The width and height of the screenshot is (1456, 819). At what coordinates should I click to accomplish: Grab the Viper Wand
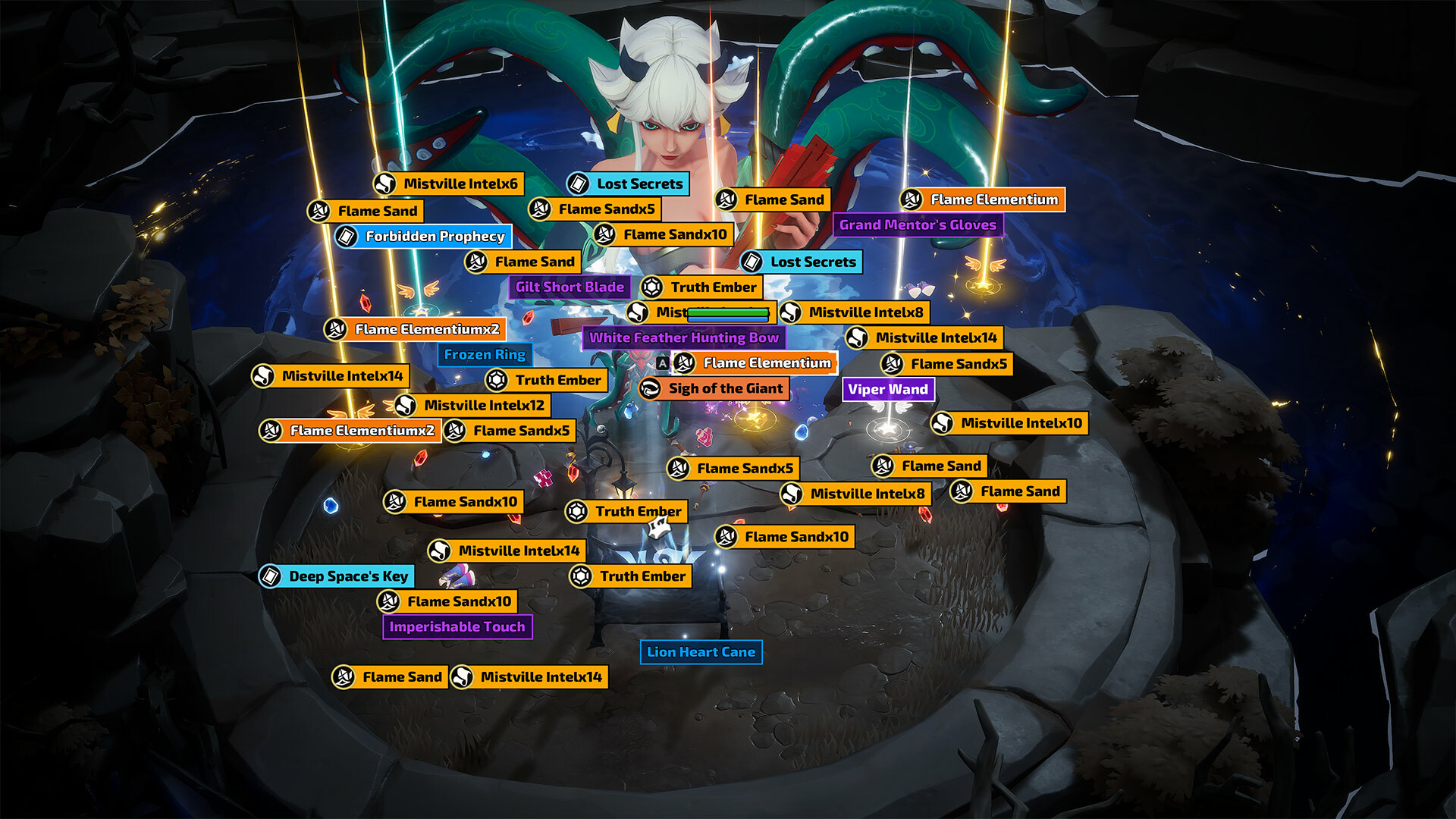point(890,389)
